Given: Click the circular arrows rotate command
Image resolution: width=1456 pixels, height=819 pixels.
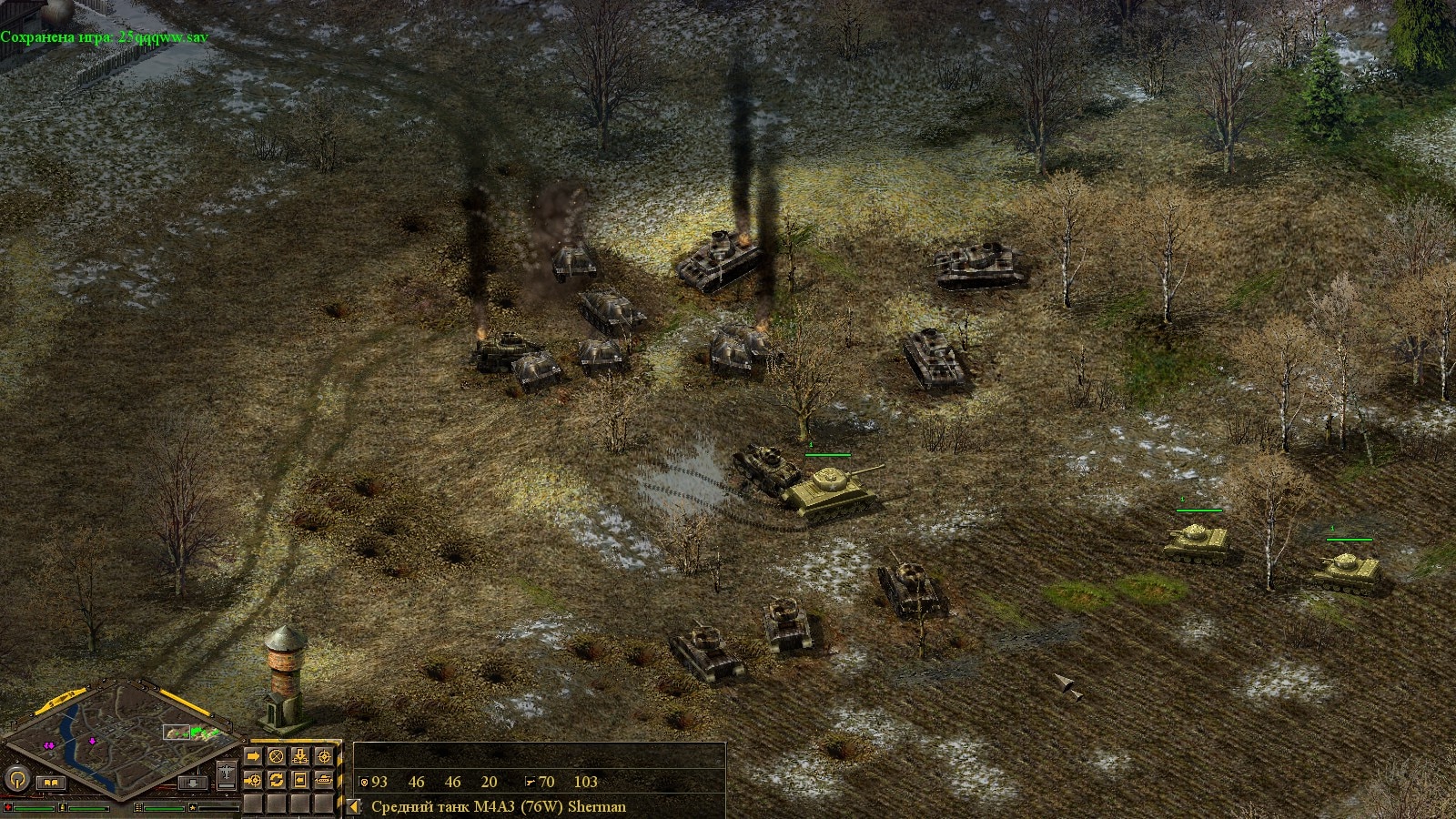Looking at the screenshot, I should pos(277,780).
